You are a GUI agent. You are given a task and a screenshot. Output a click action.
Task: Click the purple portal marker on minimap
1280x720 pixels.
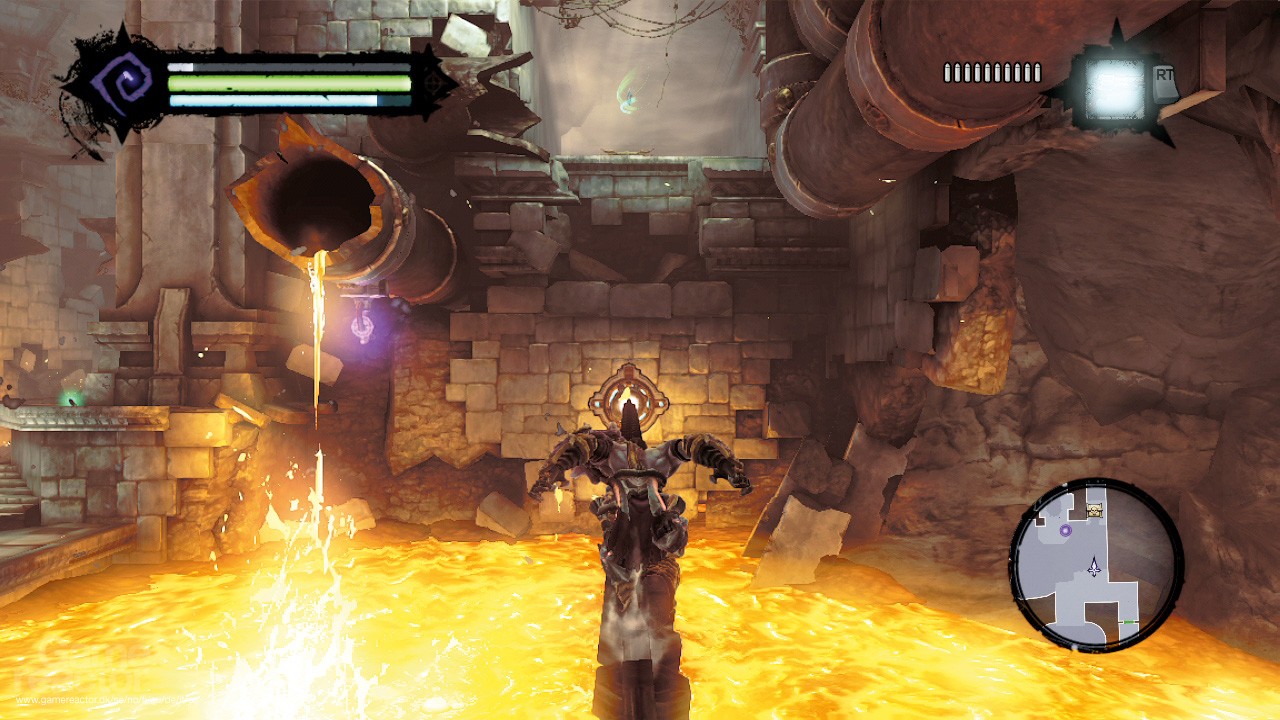click(x=1066, y=531)
